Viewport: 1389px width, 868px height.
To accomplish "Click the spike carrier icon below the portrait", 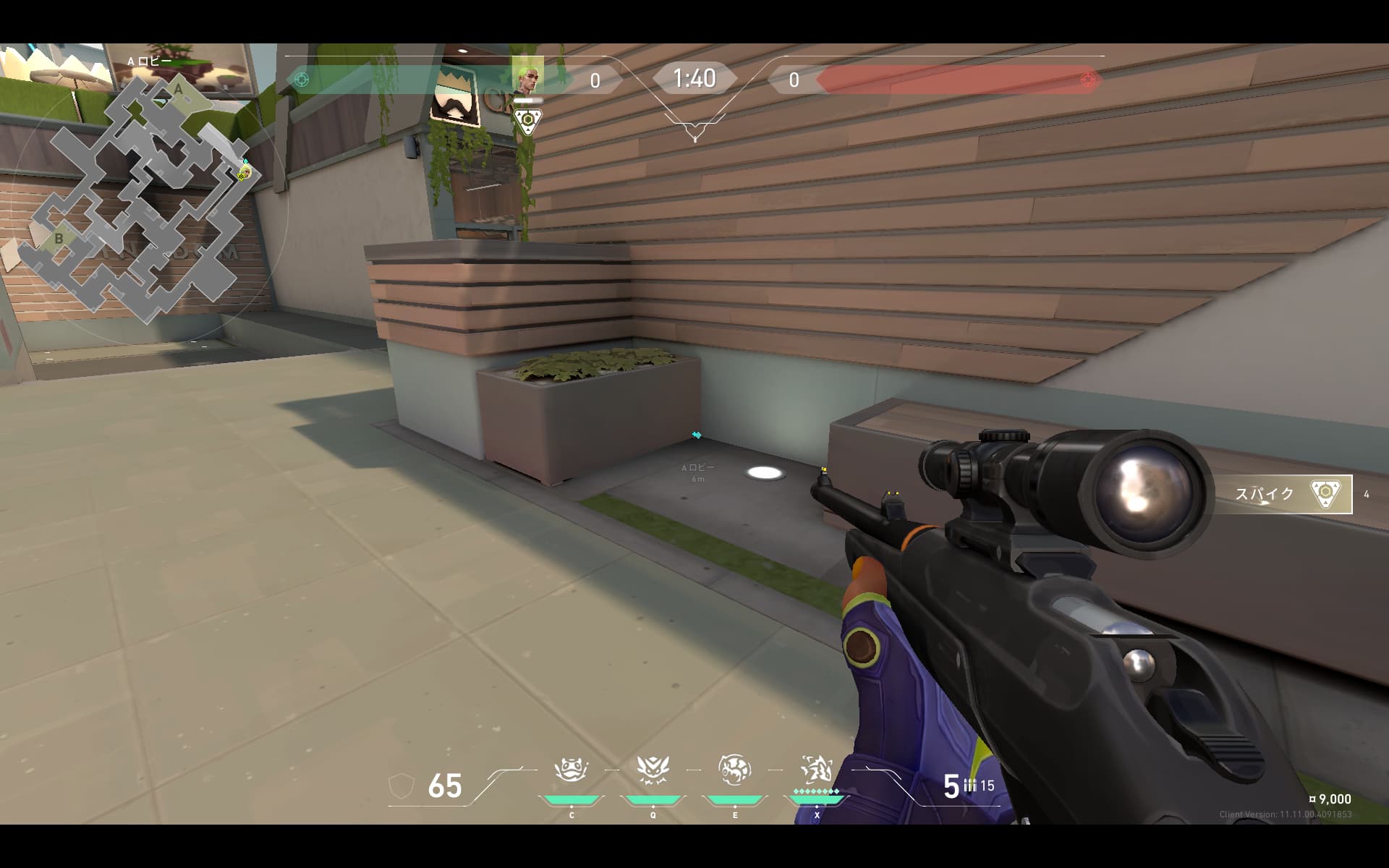I will (x=528, y=121).
